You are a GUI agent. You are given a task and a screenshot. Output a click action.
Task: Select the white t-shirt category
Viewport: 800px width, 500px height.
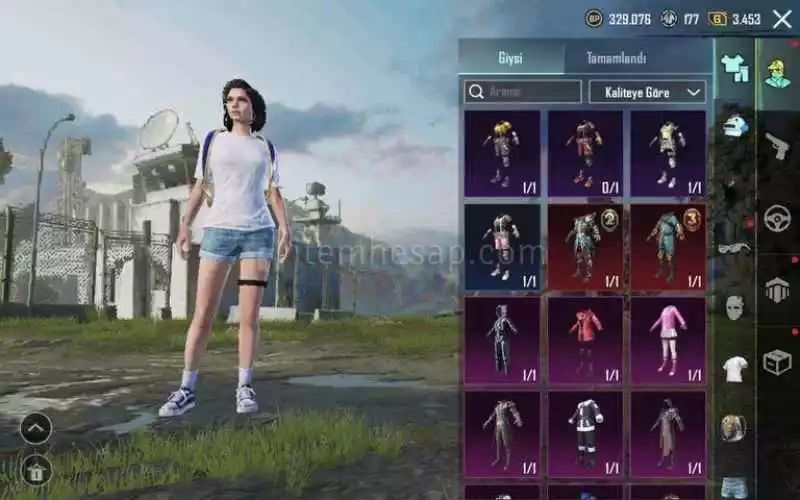point(734,368)
